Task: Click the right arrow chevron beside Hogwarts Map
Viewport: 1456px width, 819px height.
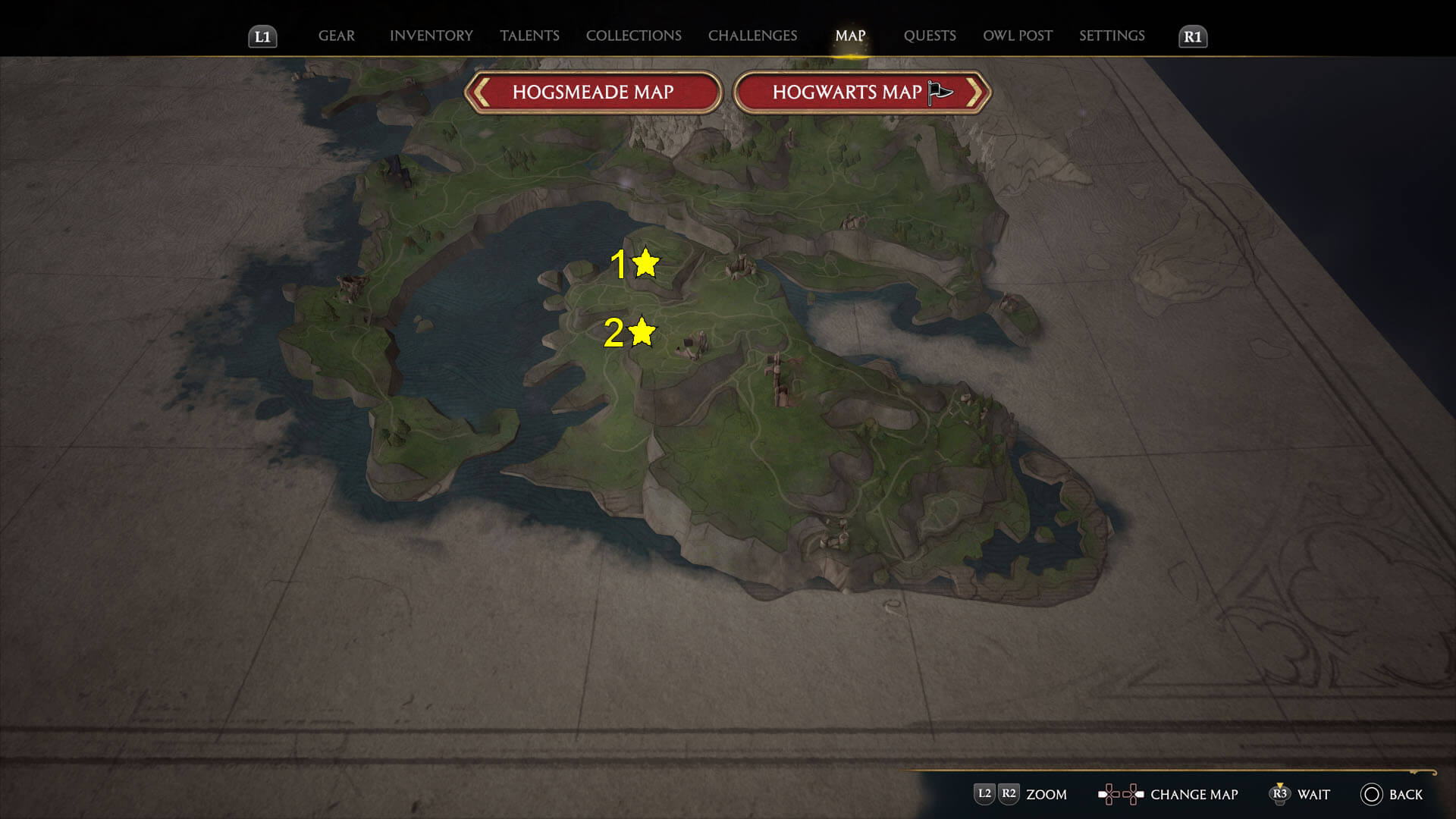Action: pyautogui.click(x=980, y=91)
